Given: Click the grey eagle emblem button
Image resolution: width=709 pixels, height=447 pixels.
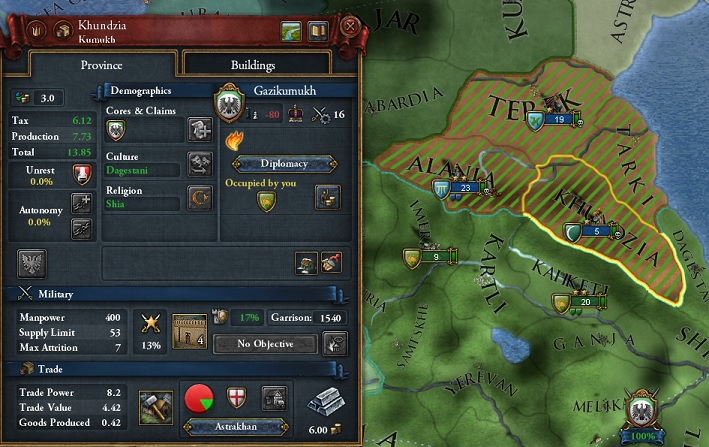Looking at the screenshot, I should [30, 263].
